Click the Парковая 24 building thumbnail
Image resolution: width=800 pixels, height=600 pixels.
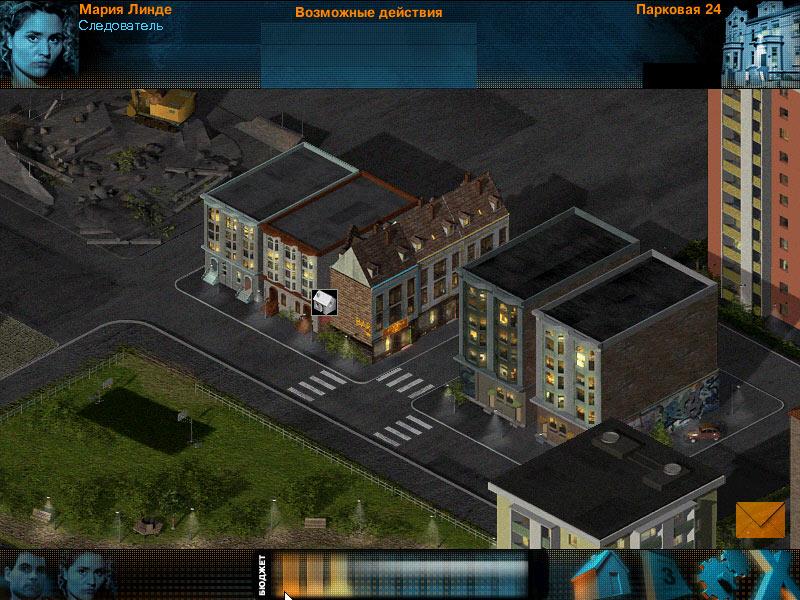761,44
